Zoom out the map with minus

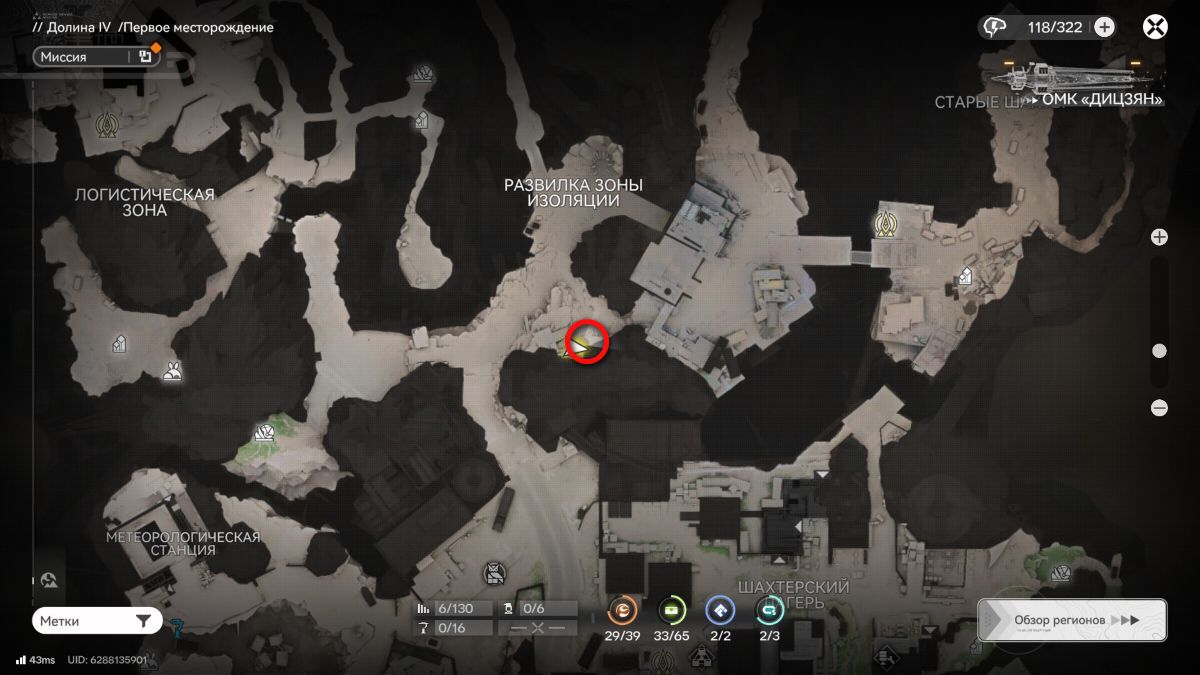click(x=1159, y=407)
